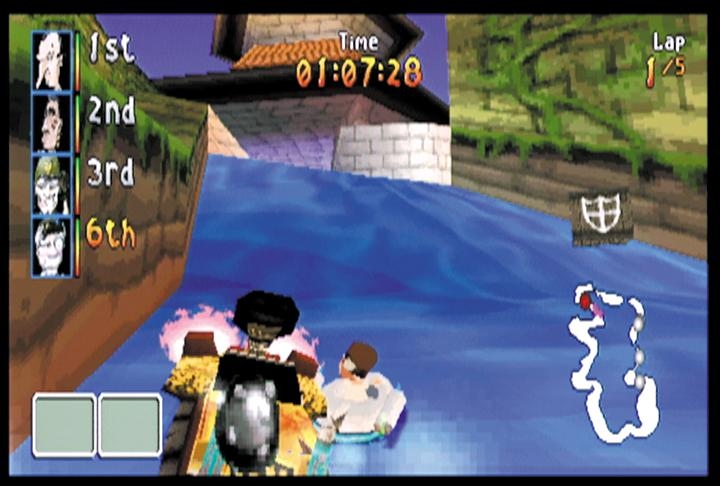
Task: Open the white track minimap
Action: pos(612,362)
